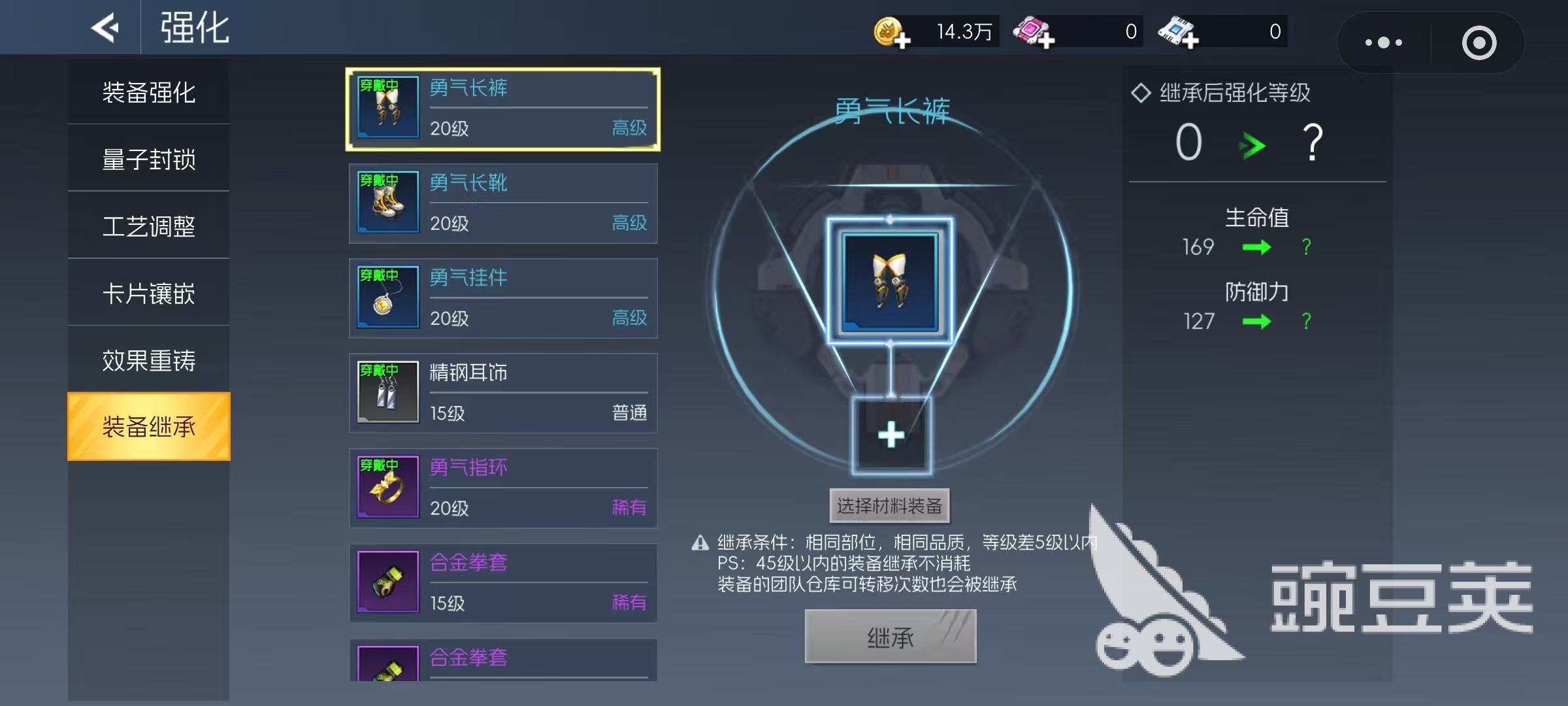Tap the plus slot to add material equipment
1568x706 pixels.
890,435
